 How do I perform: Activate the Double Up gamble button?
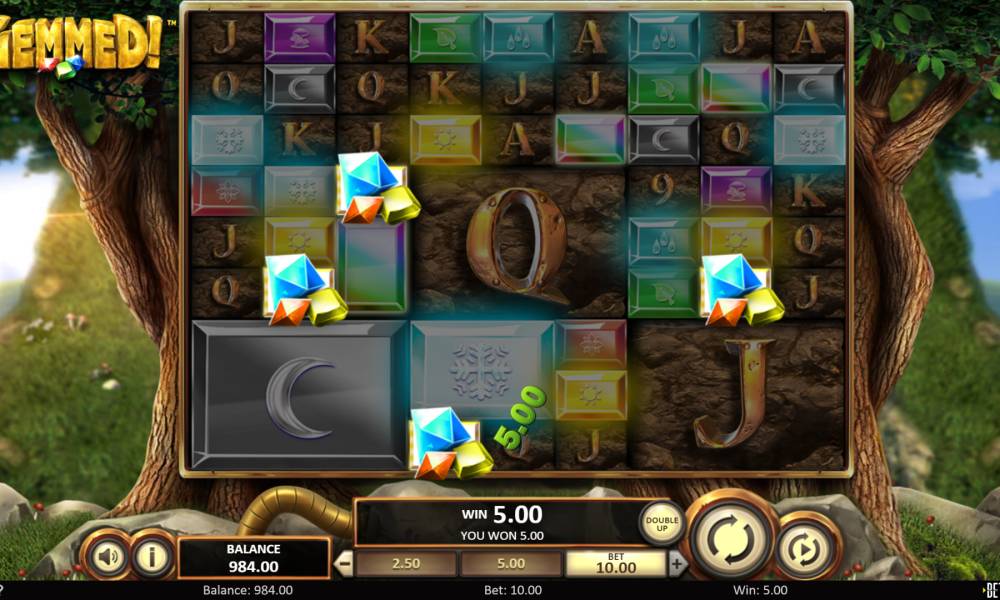pyautogui.click(x=662, y=521)
